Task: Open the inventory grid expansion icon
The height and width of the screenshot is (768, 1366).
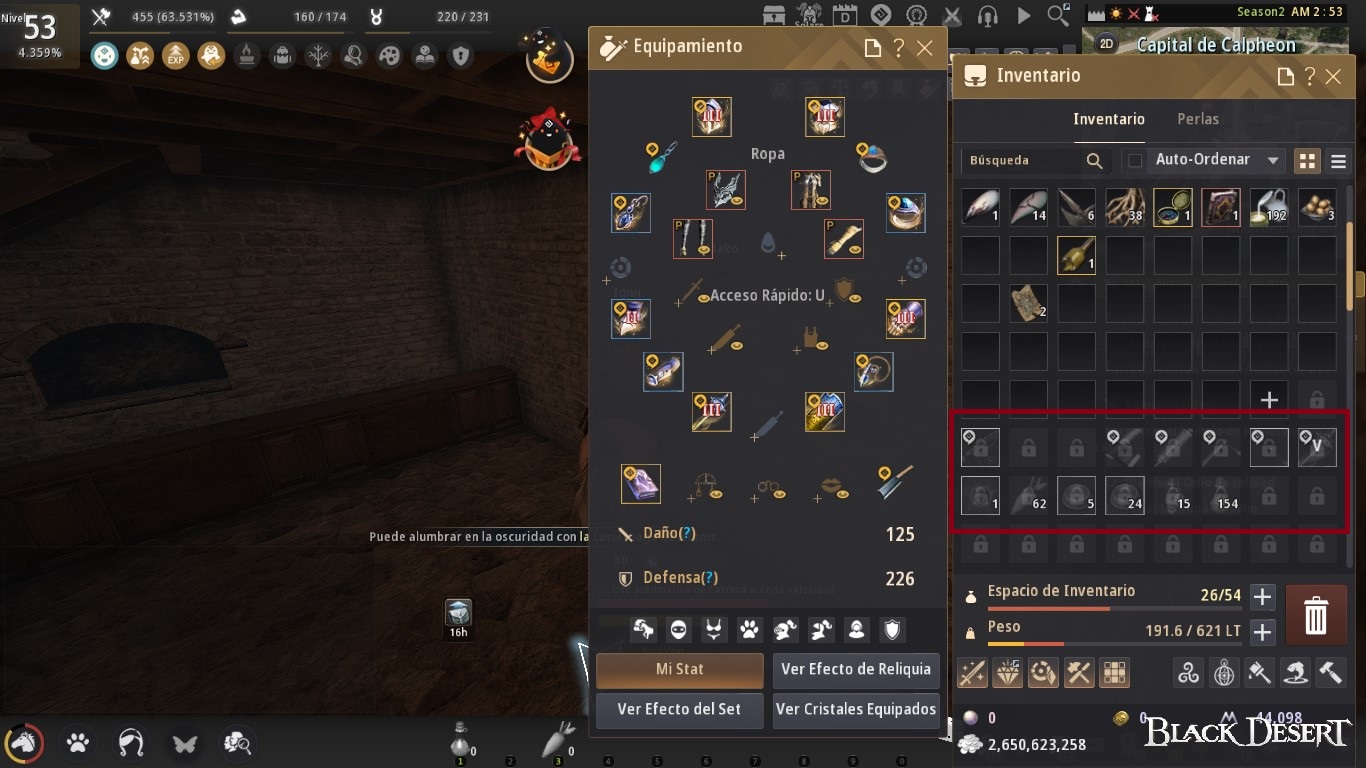Action: point(1113,673)
